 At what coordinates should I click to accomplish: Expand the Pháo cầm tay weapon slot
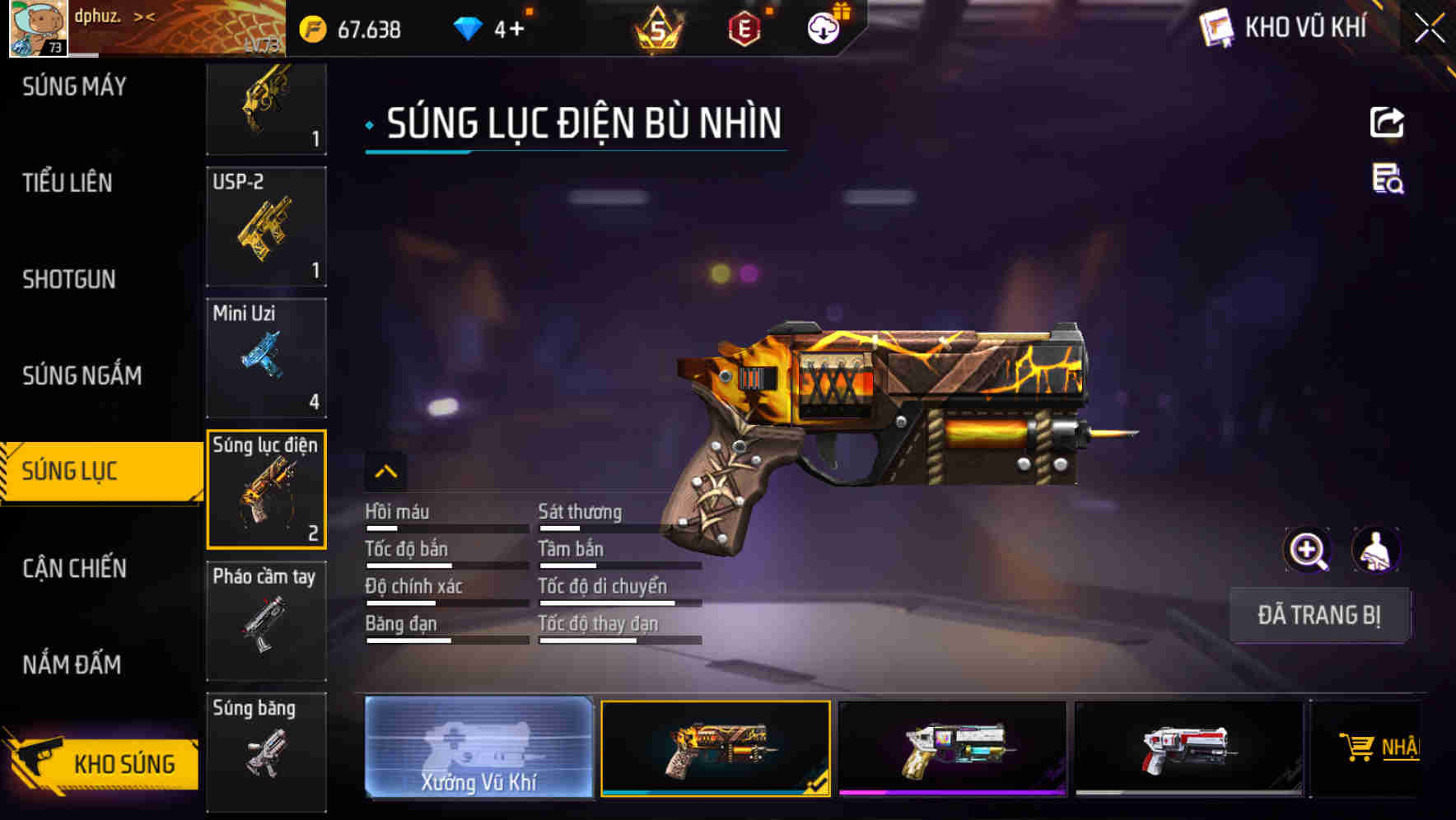(265, 621)
